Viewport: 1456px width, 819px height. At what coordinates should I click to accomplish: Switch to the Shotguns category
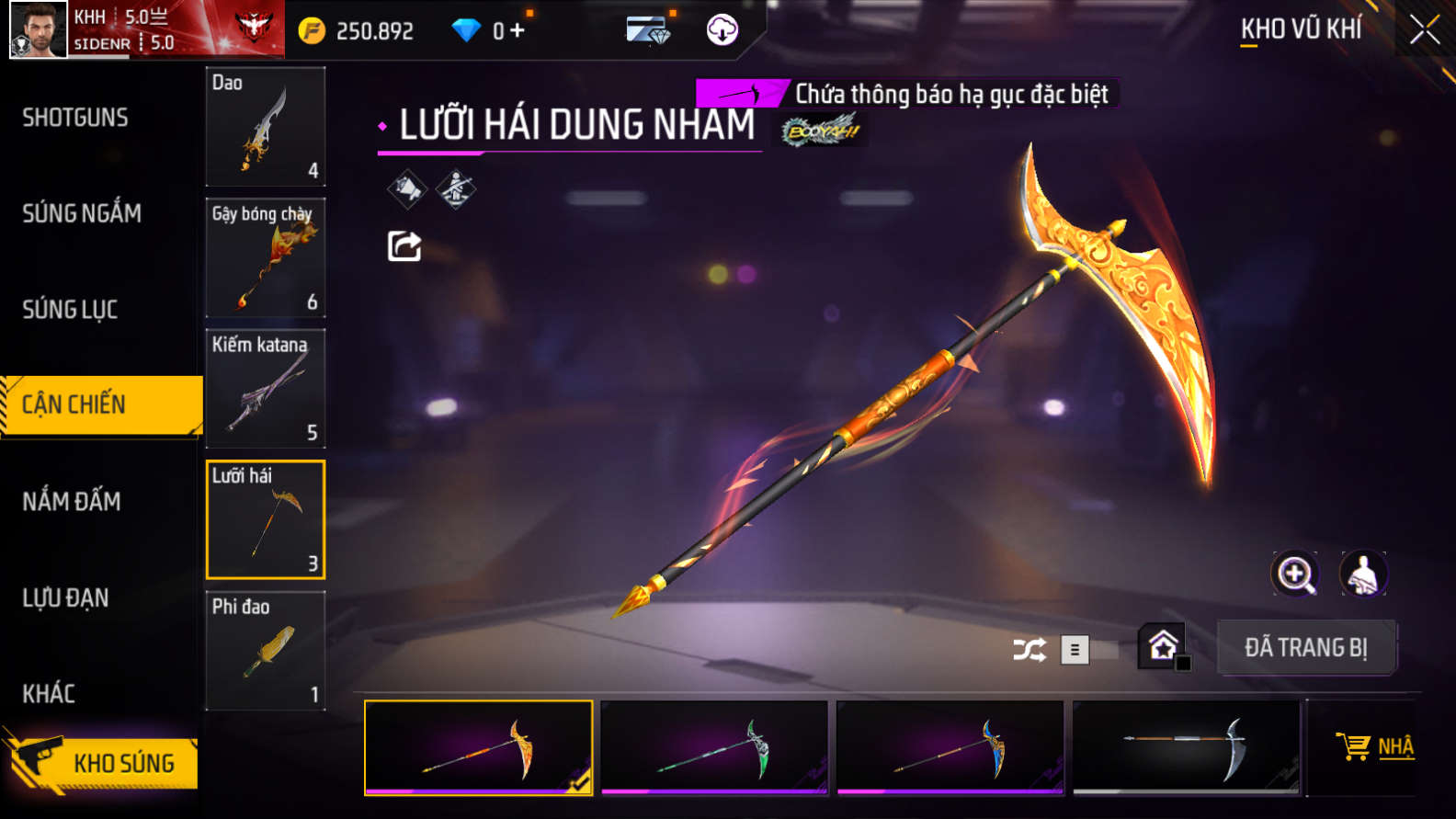[75, 118]
